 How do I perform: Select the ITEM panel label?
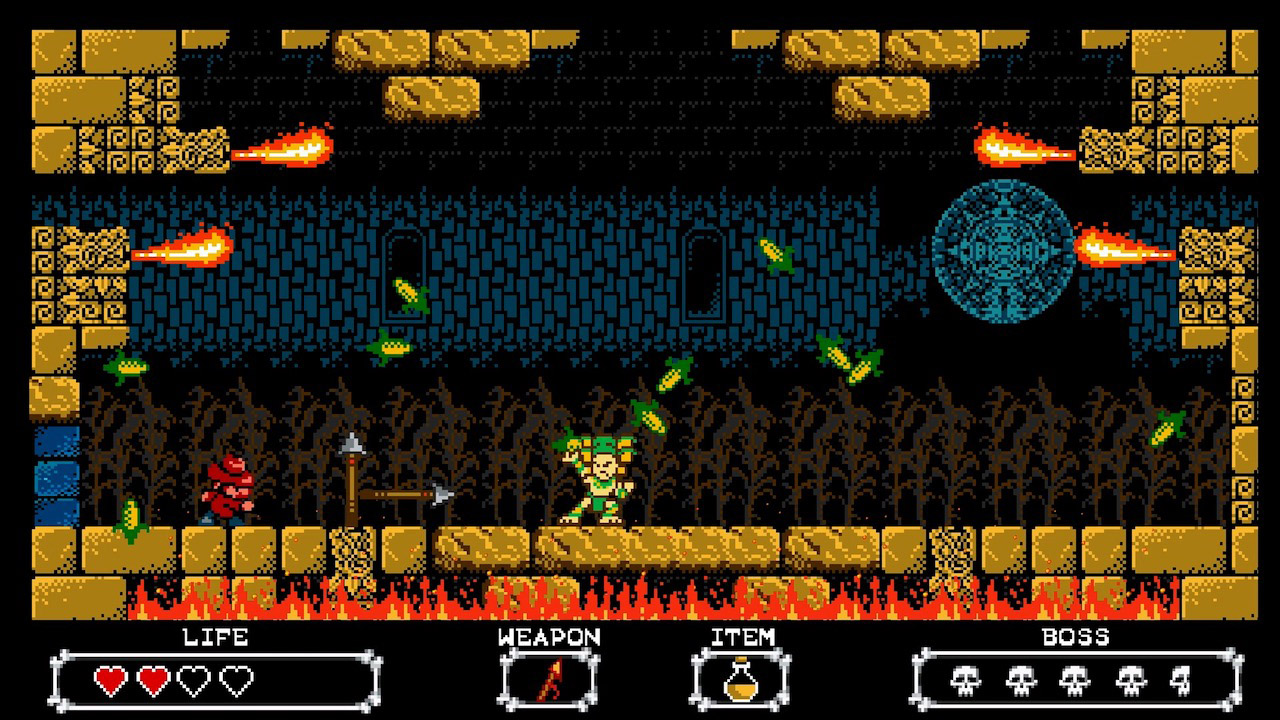[742, 637]
